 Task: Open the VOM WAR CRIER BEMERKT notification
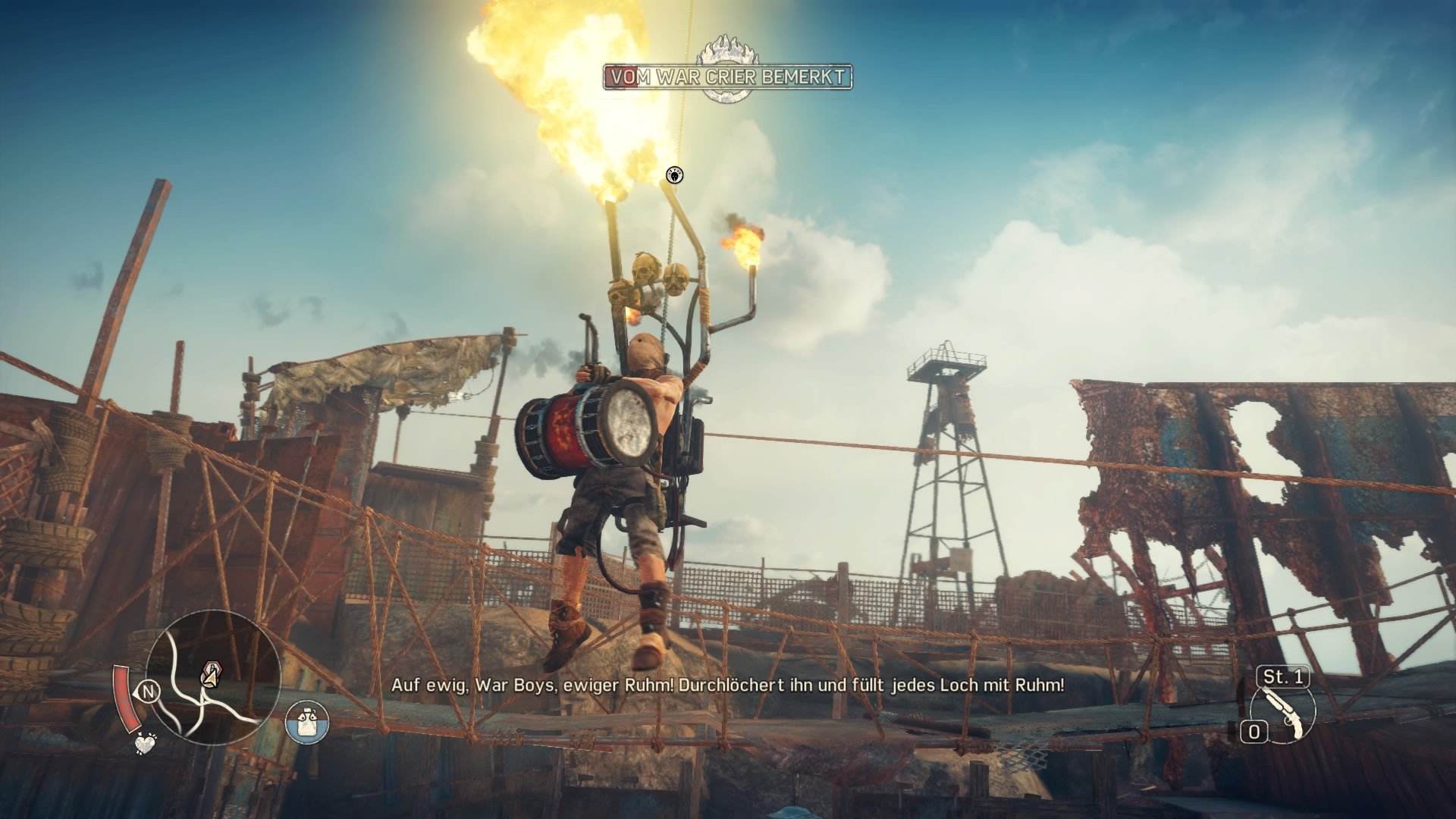[x=726, y=77]
